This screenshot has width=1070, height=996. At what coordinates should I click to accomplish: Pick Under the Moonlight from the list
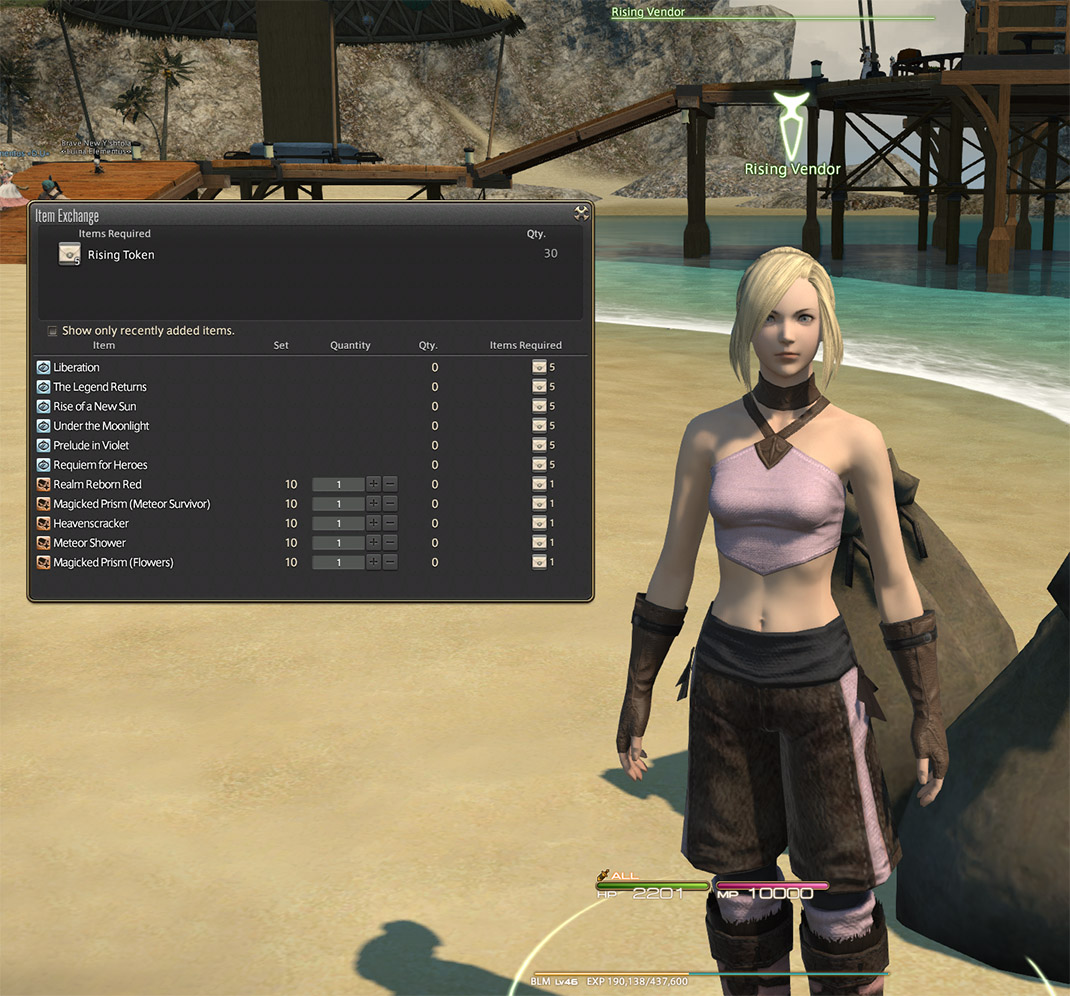101,426
